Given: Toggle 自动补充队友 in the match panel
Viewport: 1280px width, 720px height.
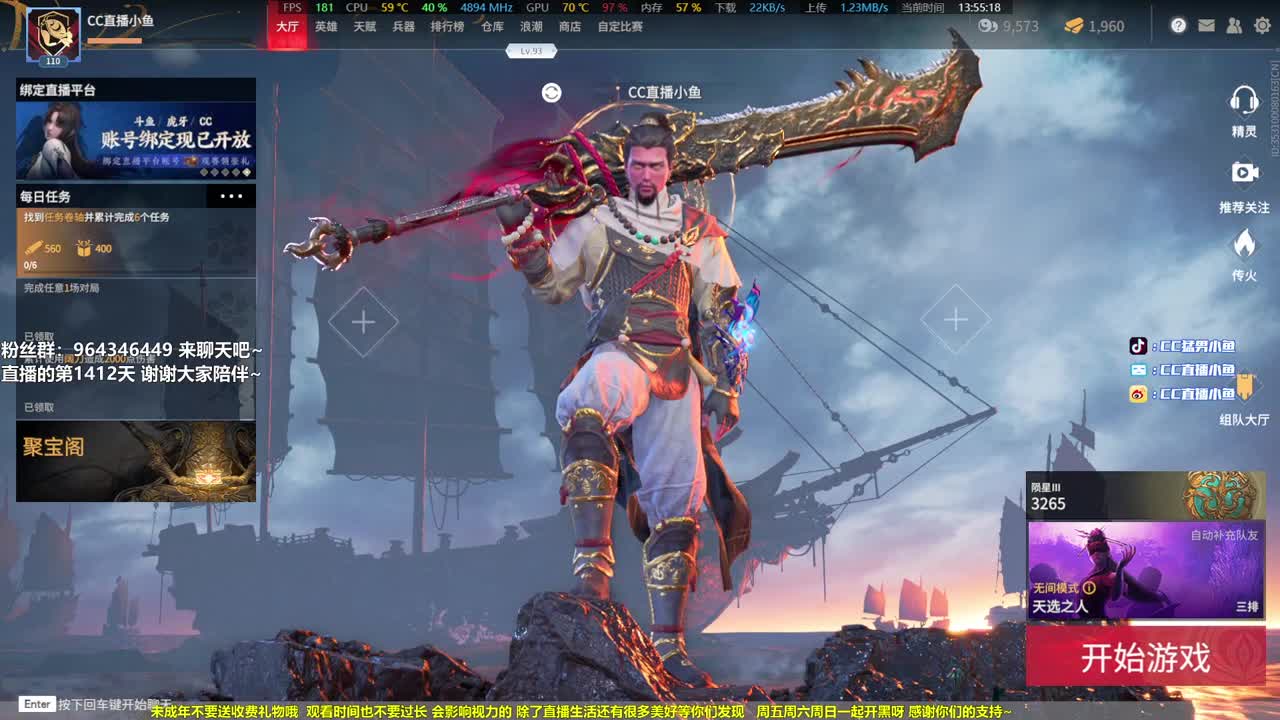Looking at the screenshot, I should pos(1225,536).
